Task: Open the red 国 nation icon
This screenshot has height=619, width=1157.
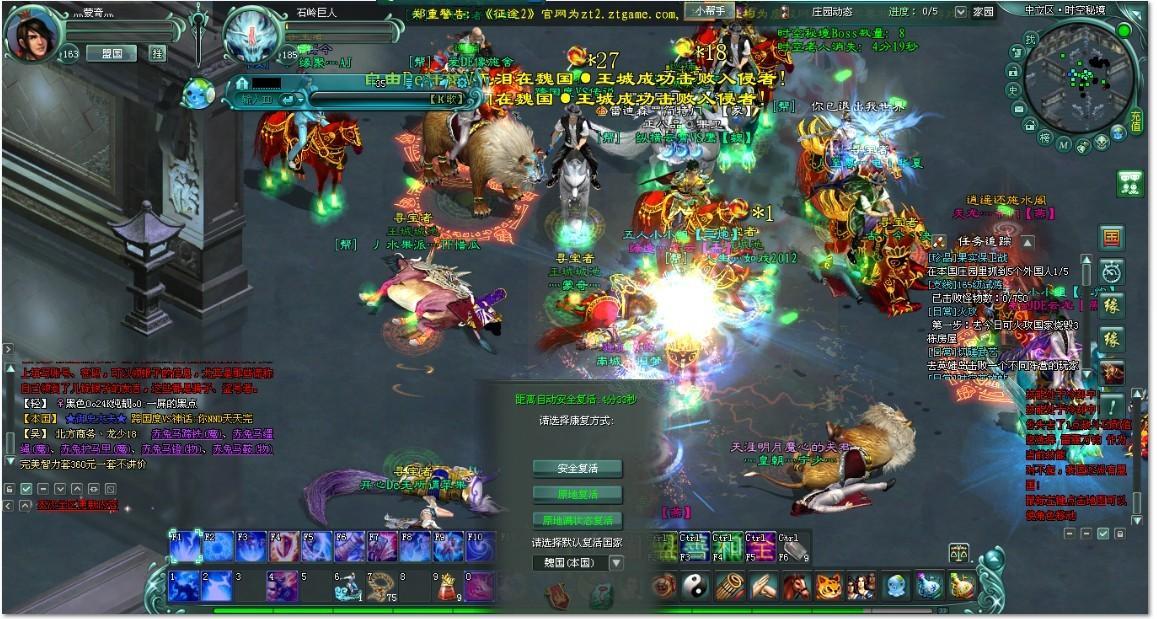Action: pos(1111,238)
